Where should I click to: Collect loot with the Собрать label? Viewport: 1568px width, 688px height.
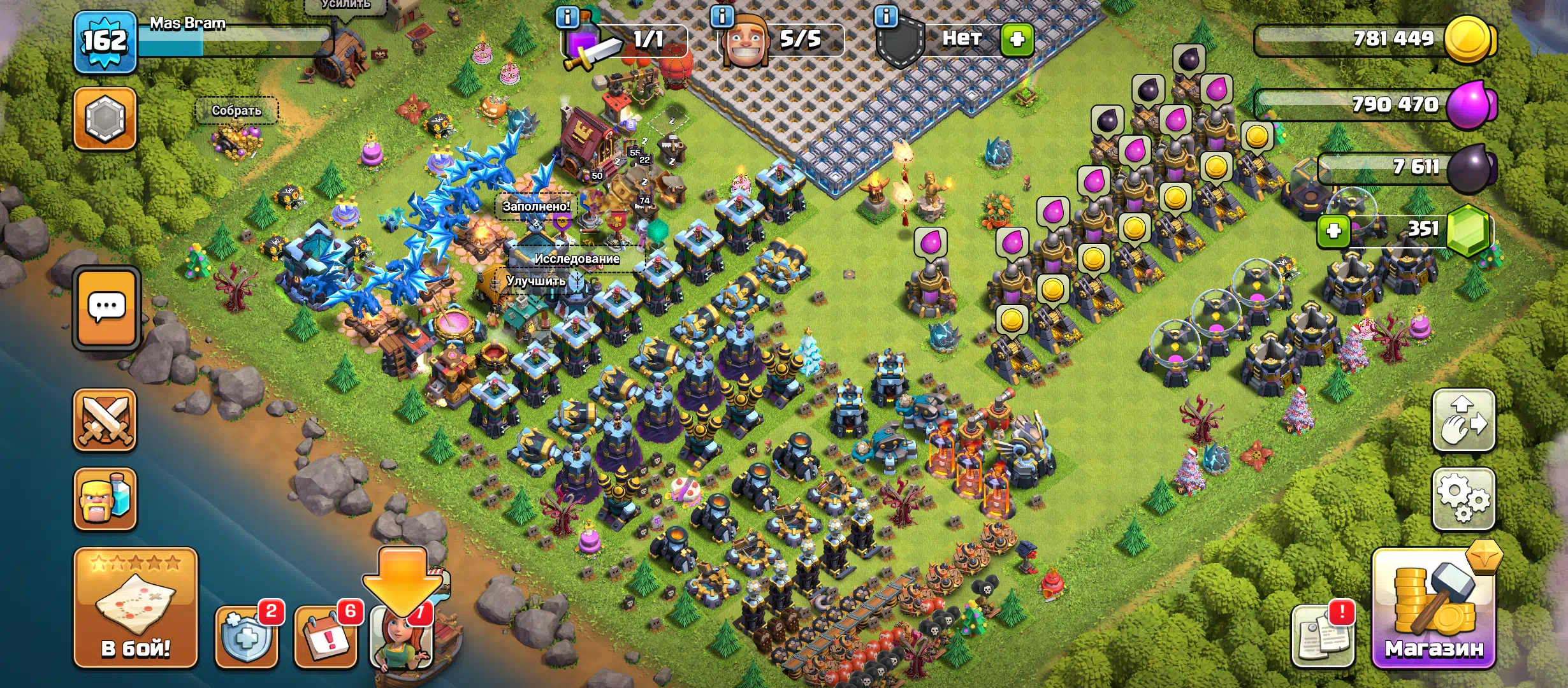point(236,111)
